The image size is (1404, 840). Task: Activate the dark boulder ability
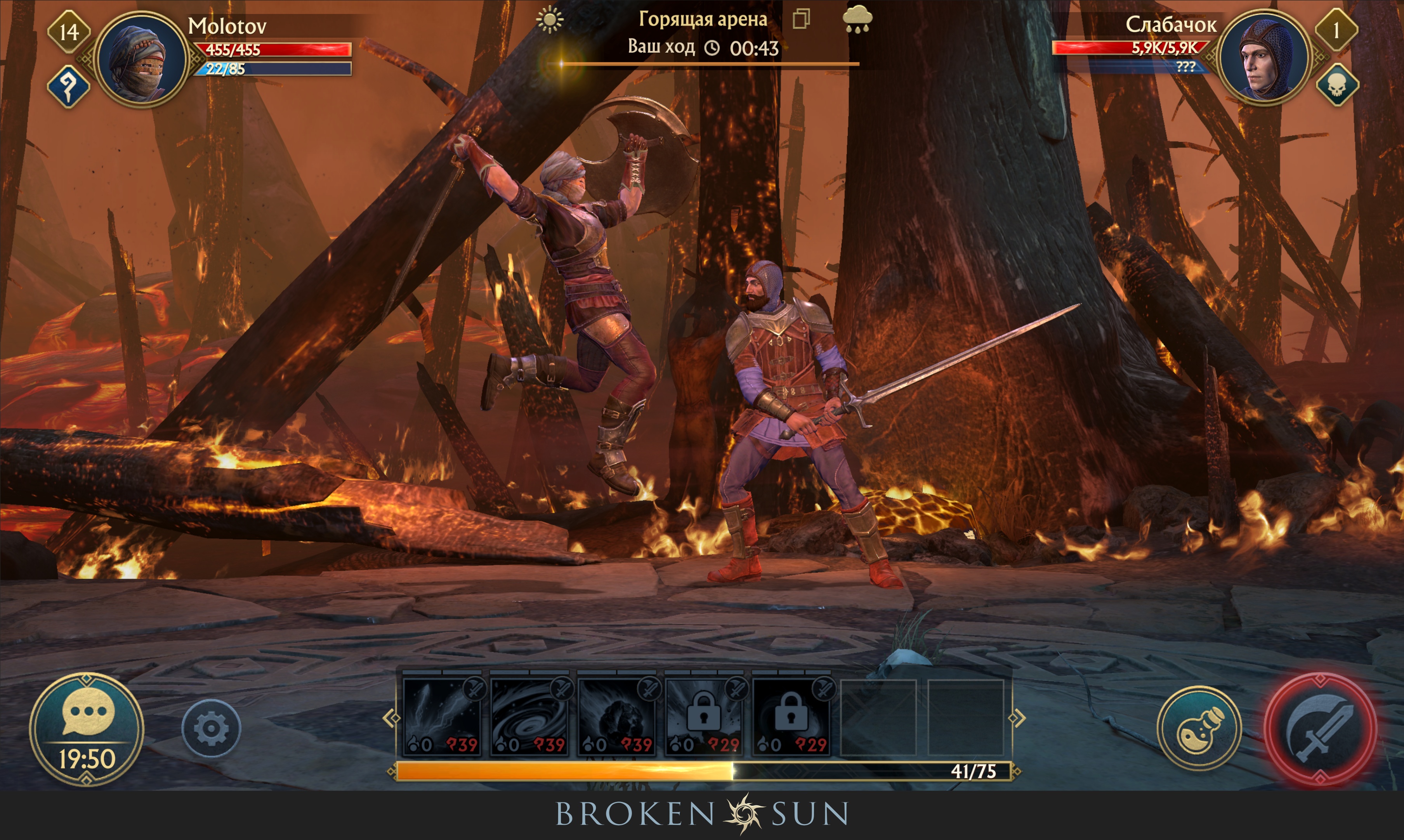617,717
